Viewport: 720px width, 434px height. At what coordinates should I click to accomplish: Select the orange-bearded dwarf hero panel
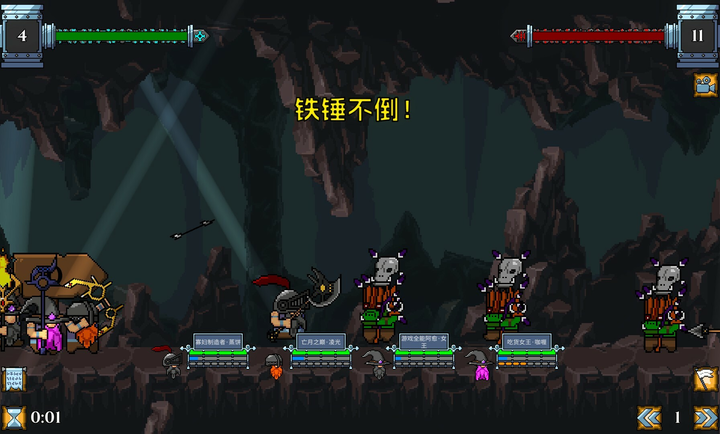(321, 351)
